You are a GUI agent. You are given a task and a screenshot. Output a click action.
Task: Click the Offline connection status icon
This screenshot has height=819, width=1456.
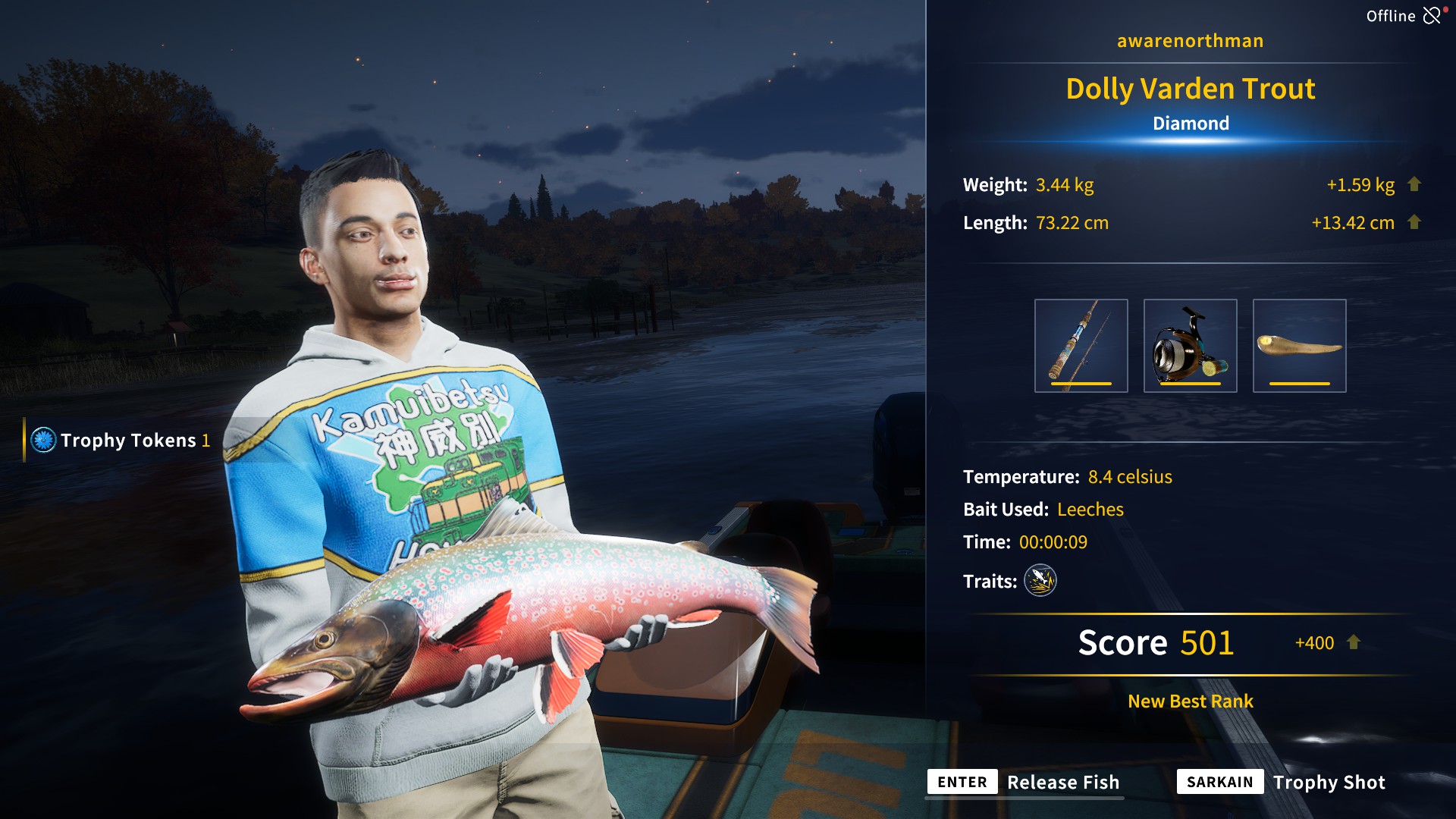pos(1432,16)
